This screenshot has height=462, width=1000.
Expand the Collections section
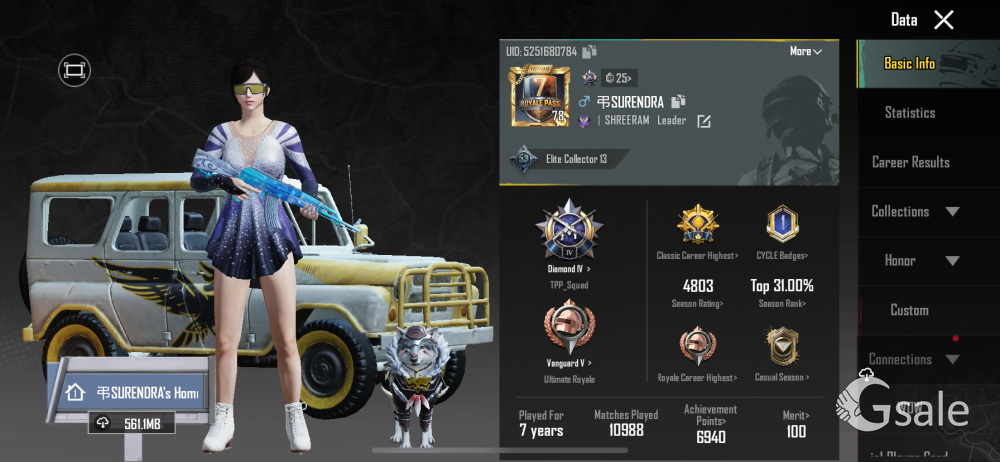pos(914,211)
